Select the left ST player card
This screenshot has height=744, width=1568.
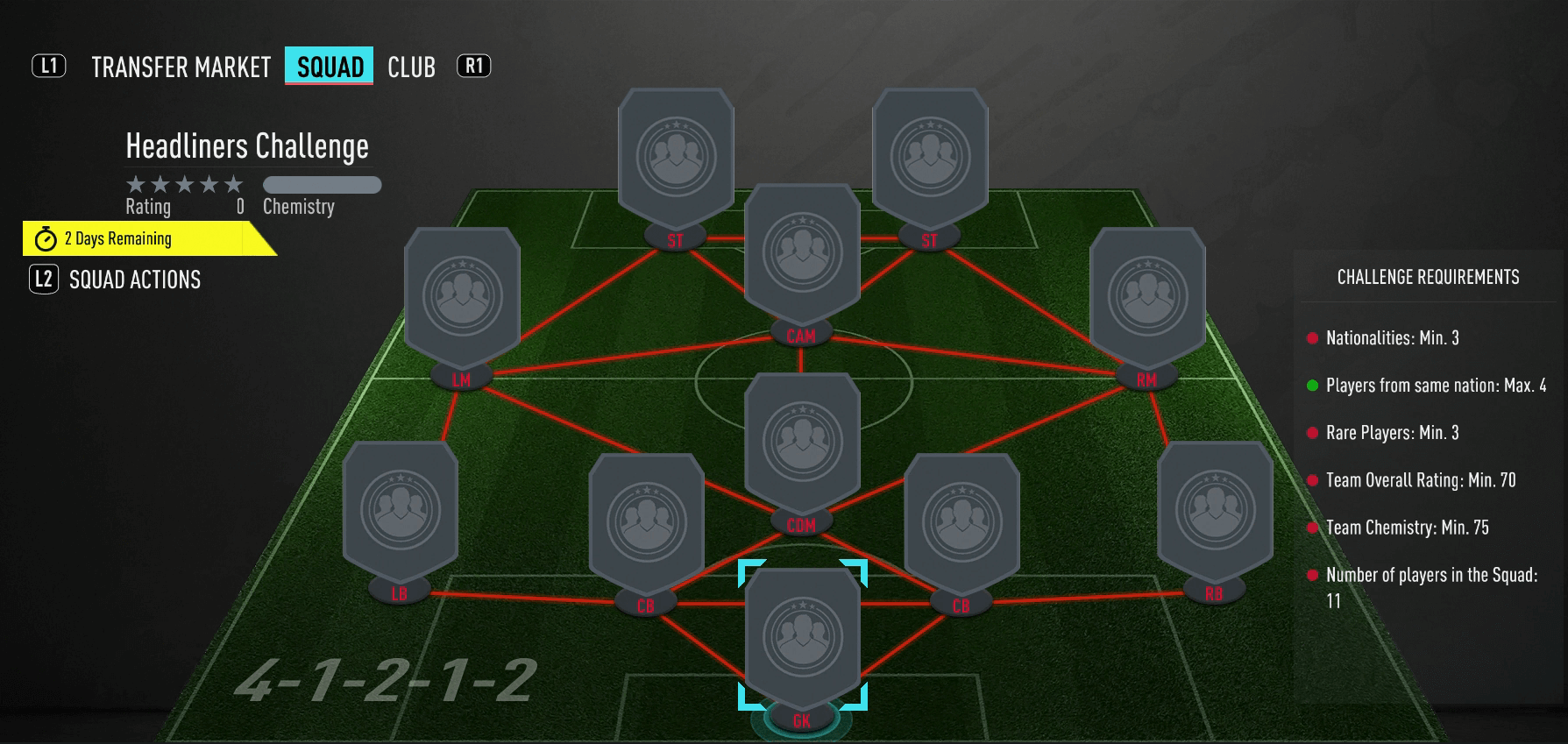(x=675, y=153)
